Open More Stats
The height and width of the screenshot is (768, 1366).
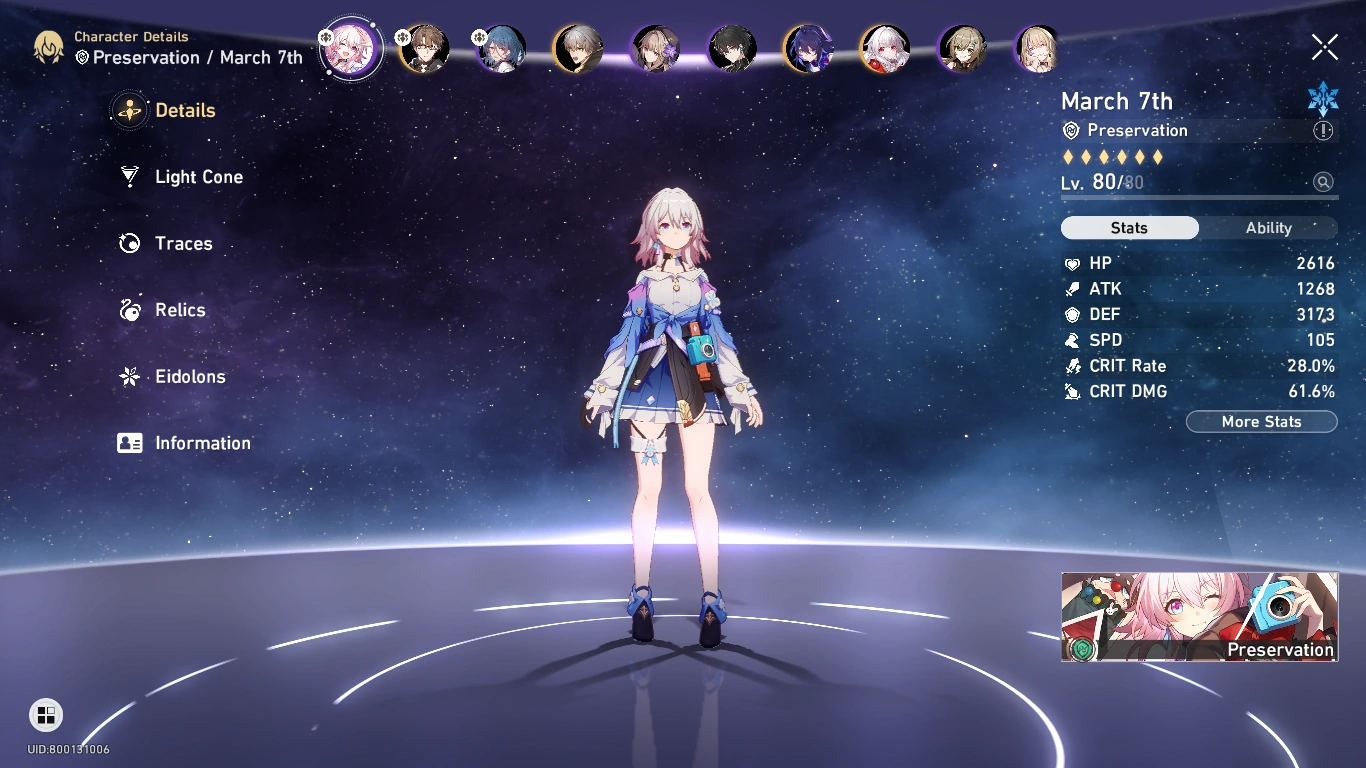[x=1261, y=421]
